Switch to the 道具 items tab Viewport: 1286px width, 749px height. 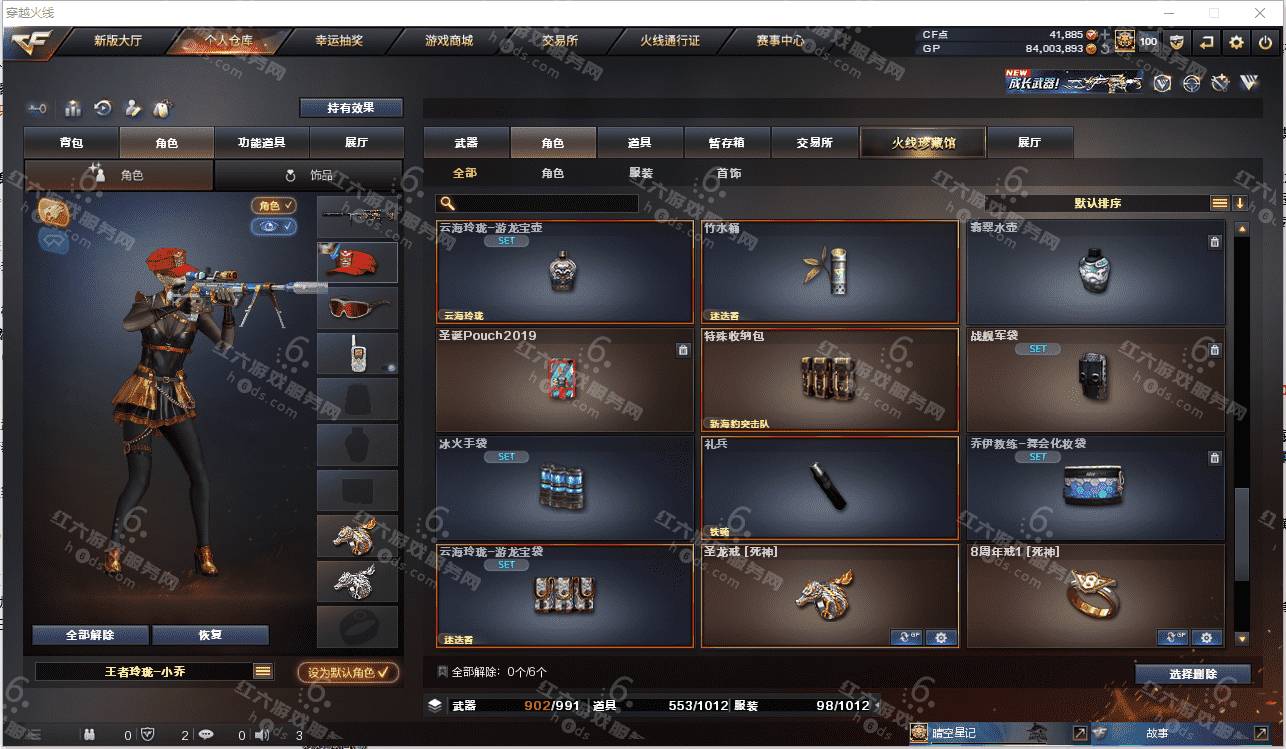click(x=640, y=143)
